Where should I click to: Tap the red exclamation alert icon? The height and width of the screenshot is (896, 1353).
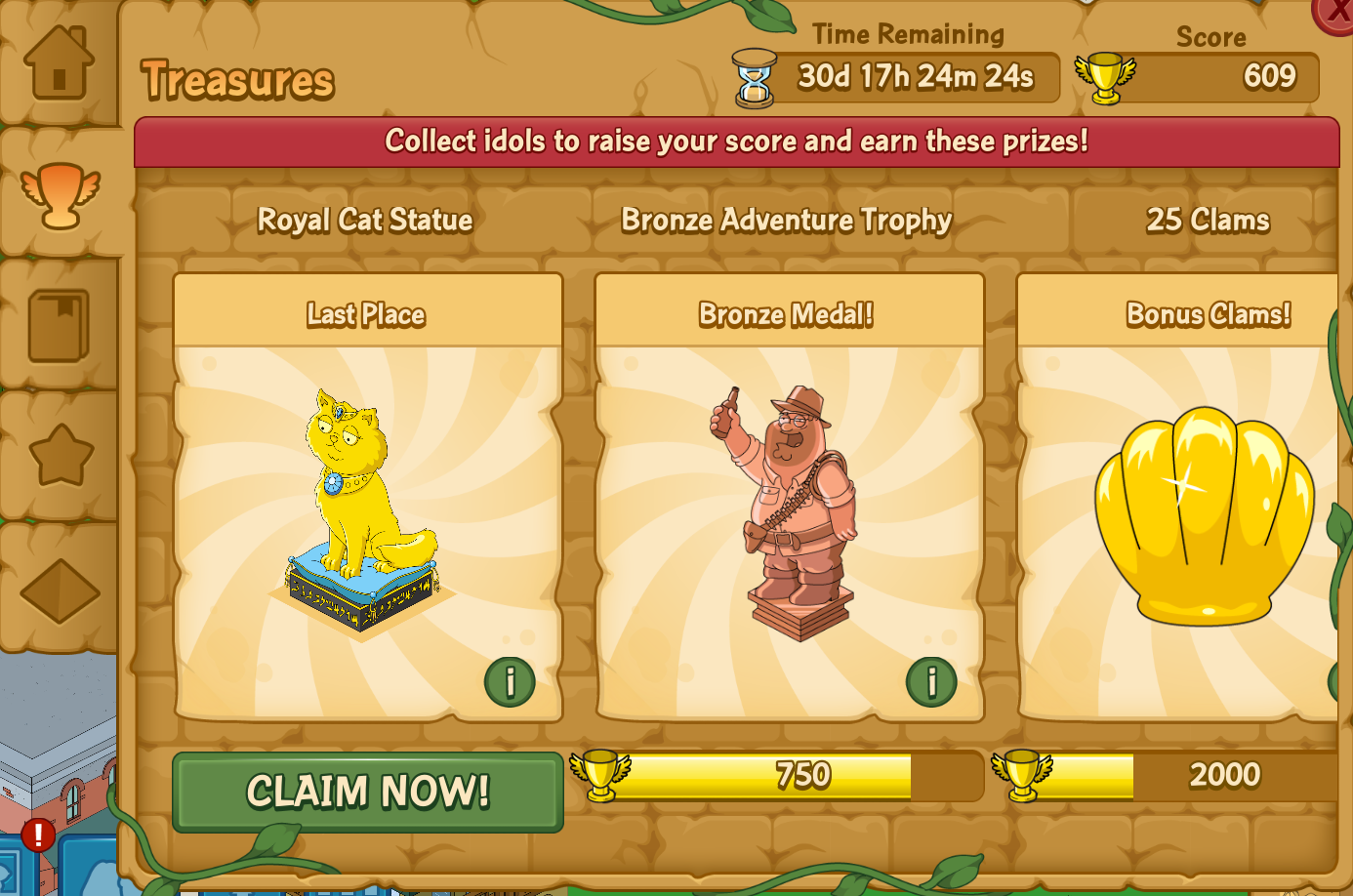click(38, 835)
